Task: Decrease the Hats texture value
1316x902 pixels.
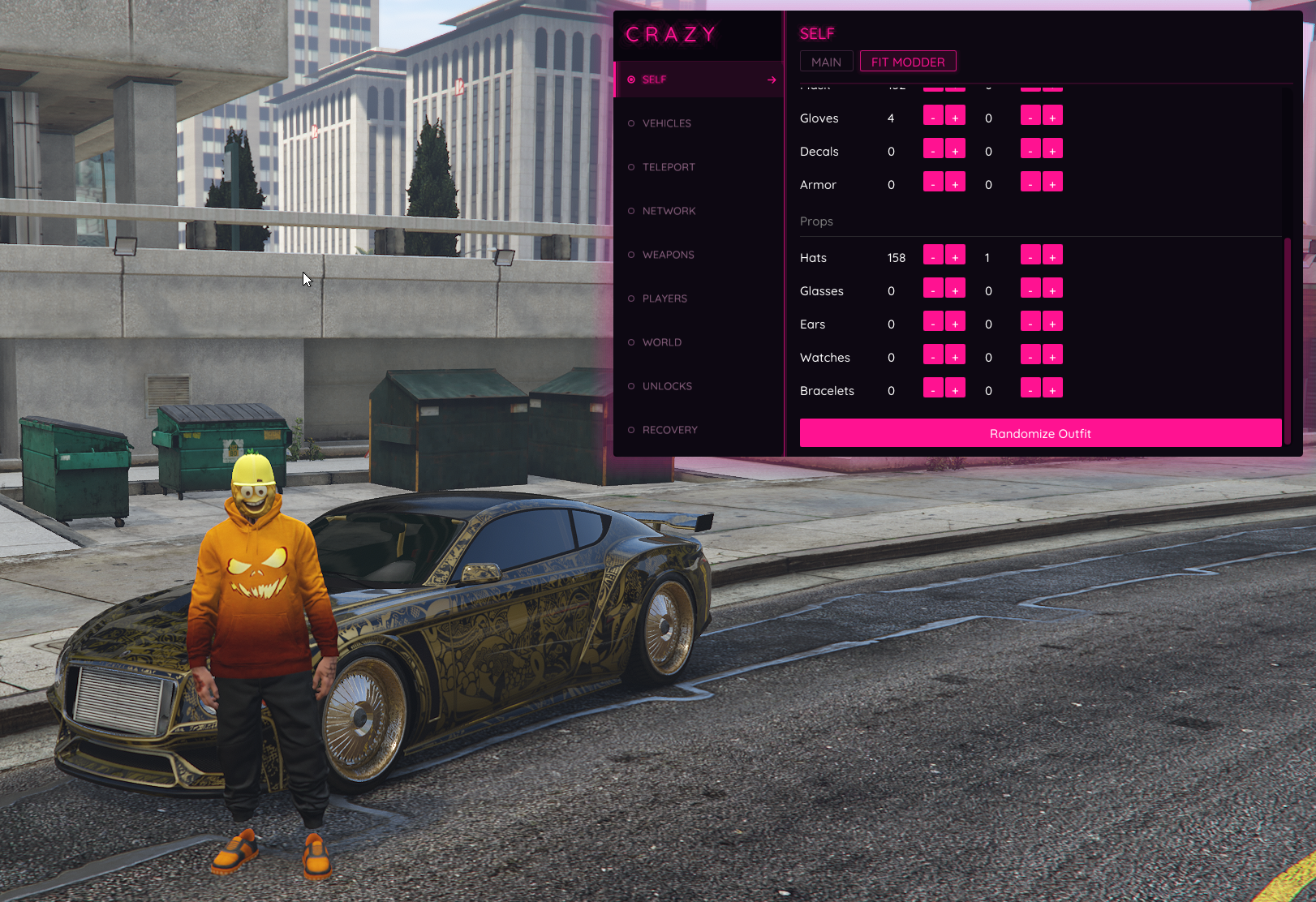Action: coord(1030,256)
